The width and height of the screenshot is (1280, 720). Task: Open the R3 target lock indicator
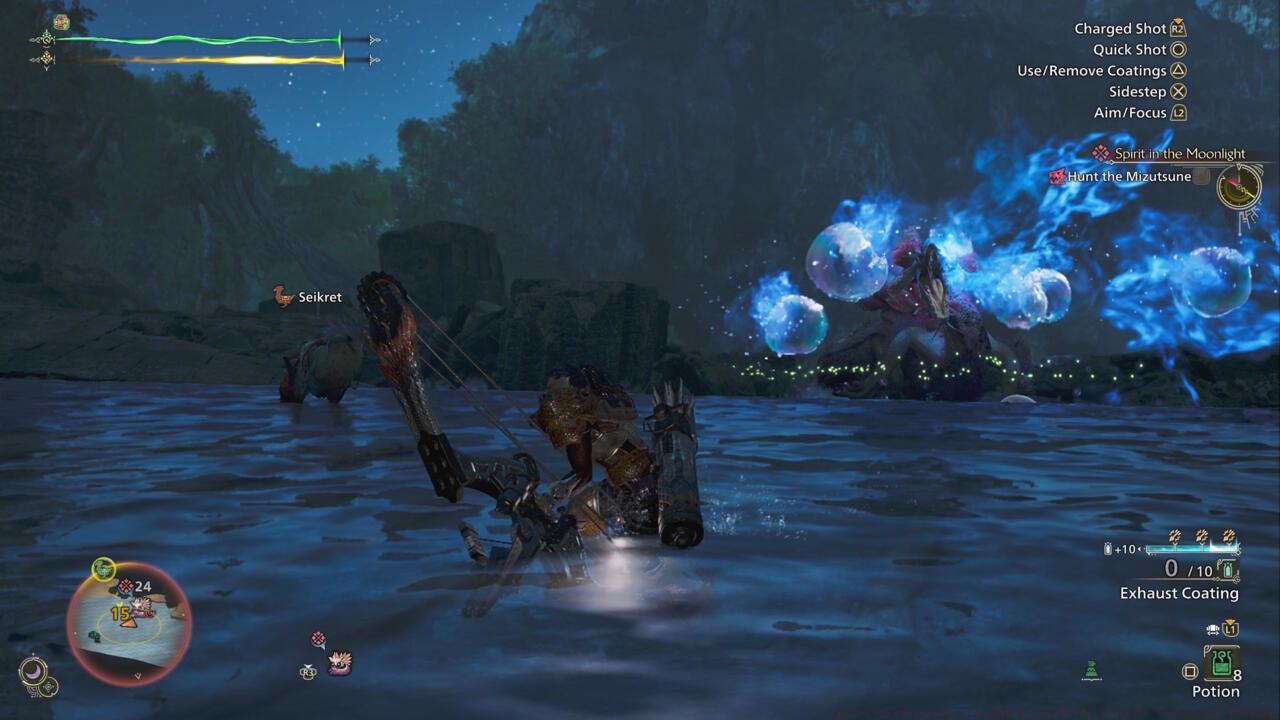tap(308, 672)
